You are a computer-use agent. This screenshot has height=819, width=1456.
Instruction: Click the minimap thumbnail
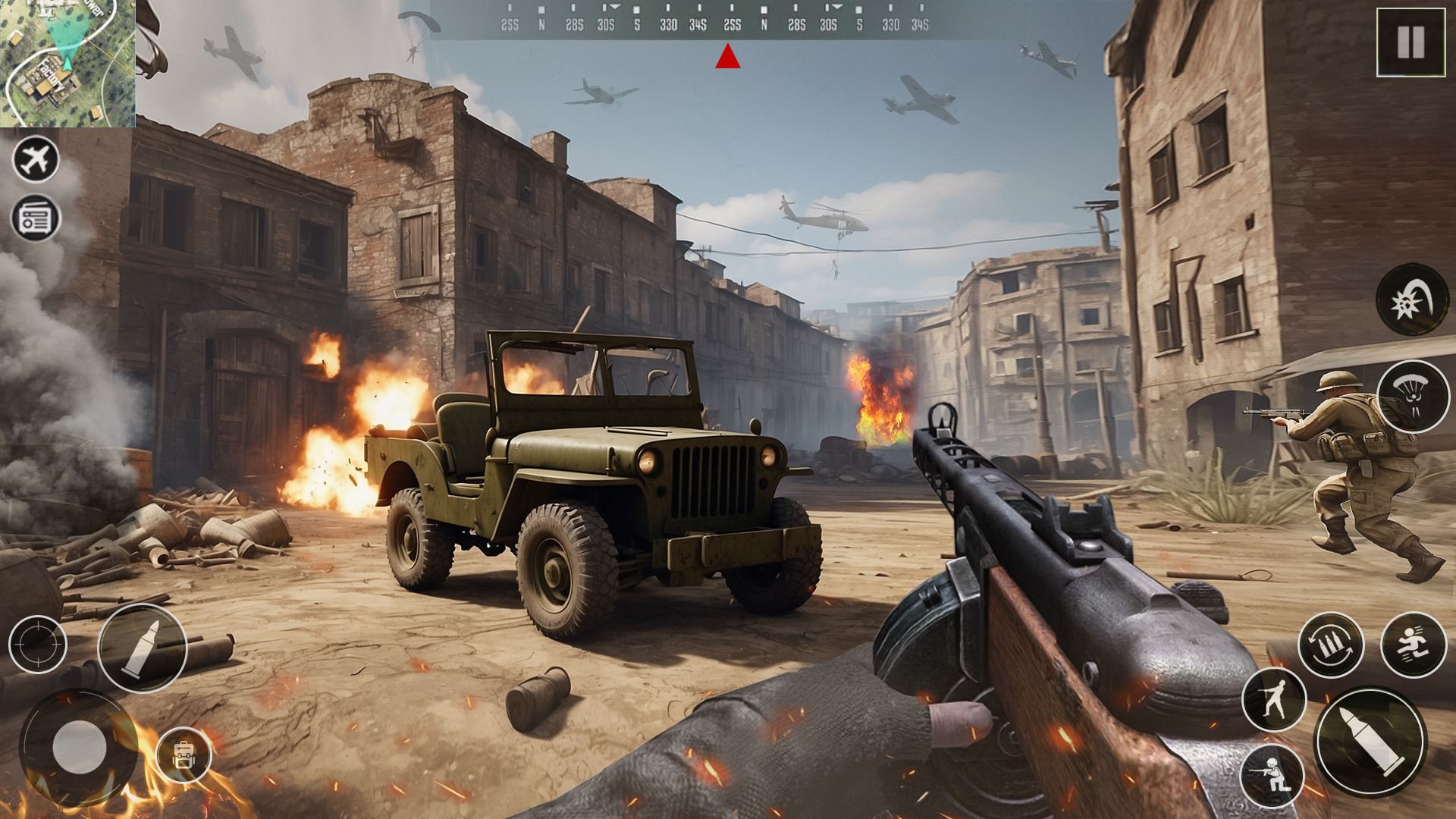[68, 64]
